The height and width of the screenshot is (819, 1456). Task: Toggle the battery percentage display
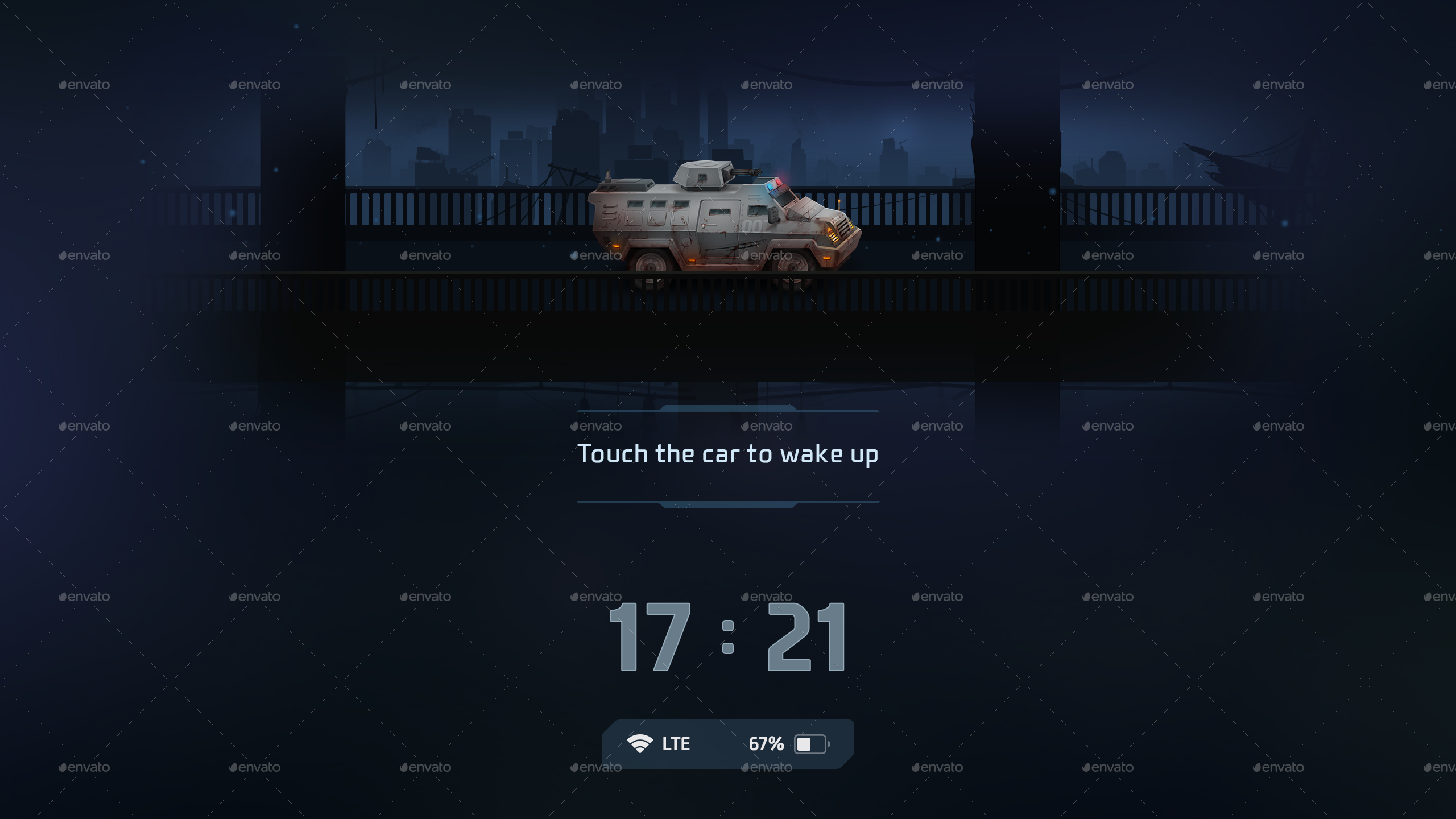tap(766, 743)
